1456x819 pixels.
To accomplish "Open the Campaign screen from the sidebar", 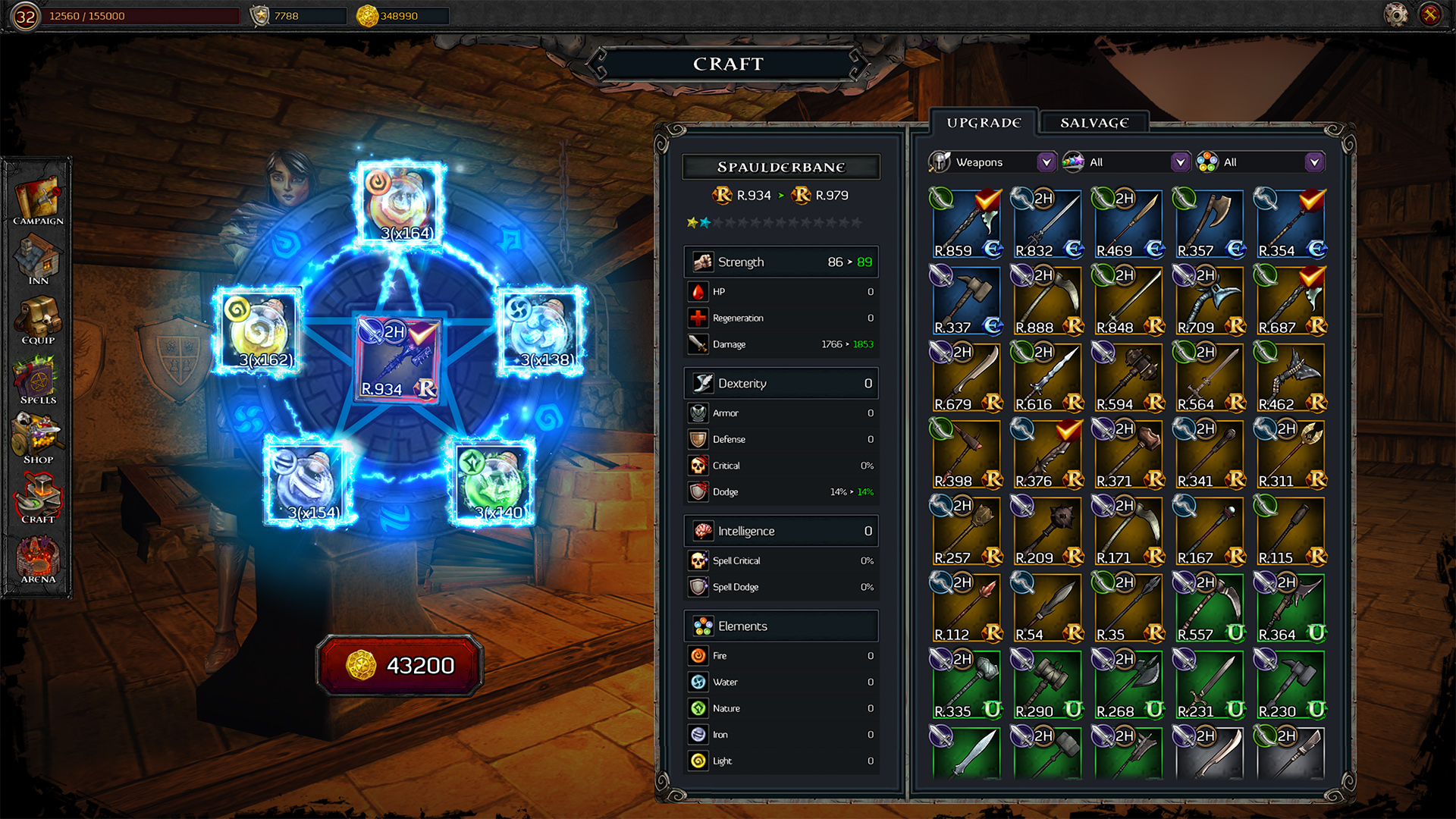I will [37, 196].
